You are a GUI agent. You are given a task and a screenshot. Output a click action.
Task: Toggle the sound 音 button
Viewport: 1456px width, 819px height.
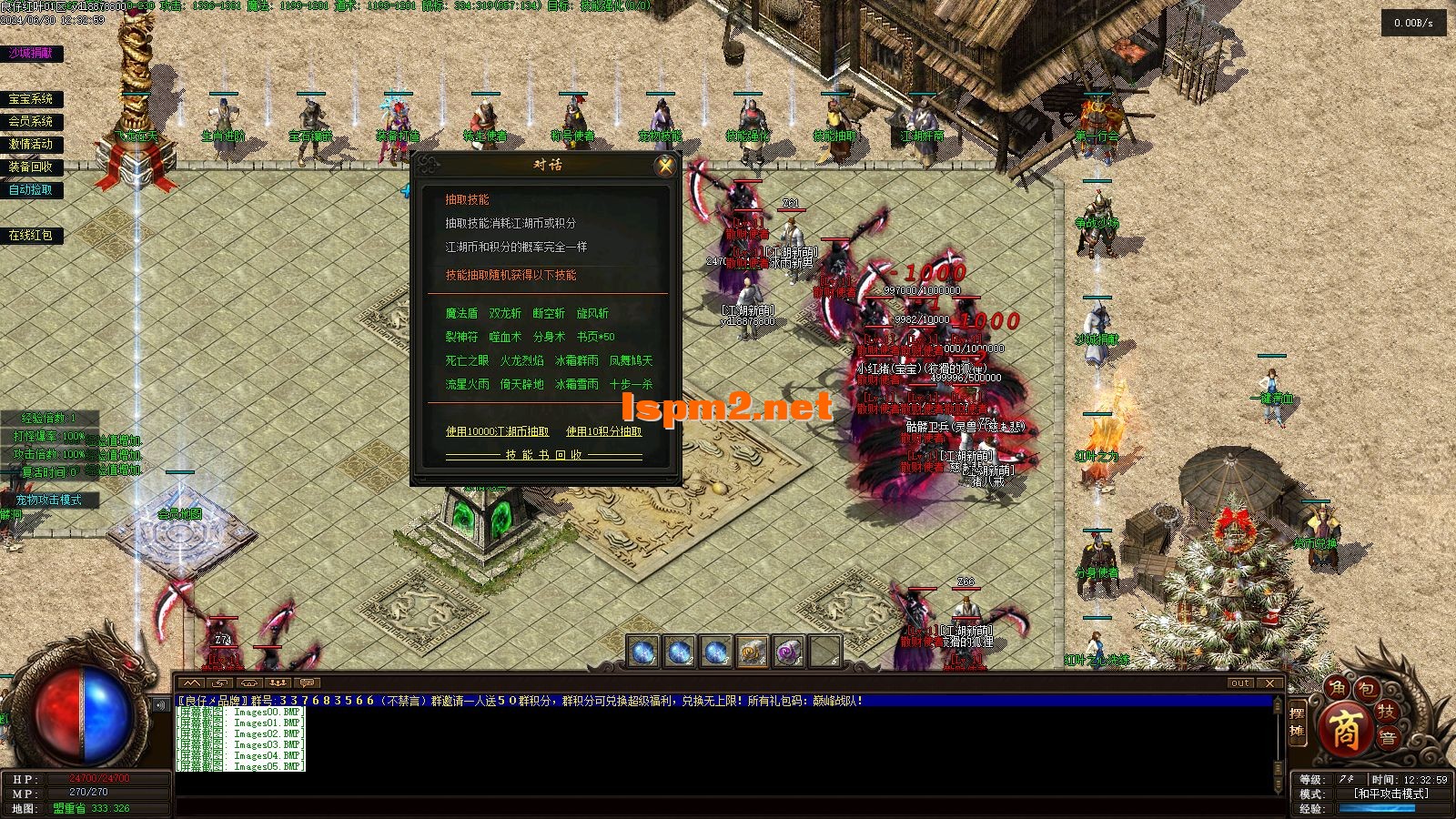pos(1388,738)
